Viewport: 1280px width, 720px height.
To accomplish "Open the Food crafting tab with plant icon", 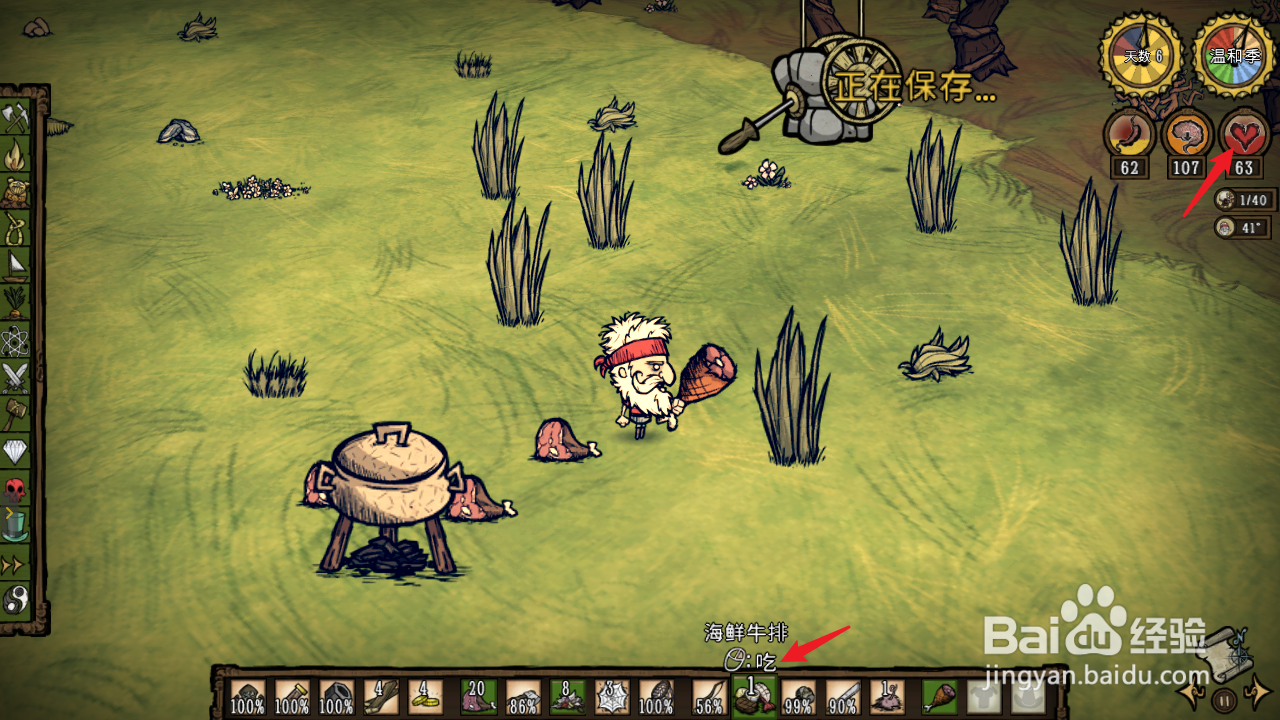I will click(x=16, y=303).
